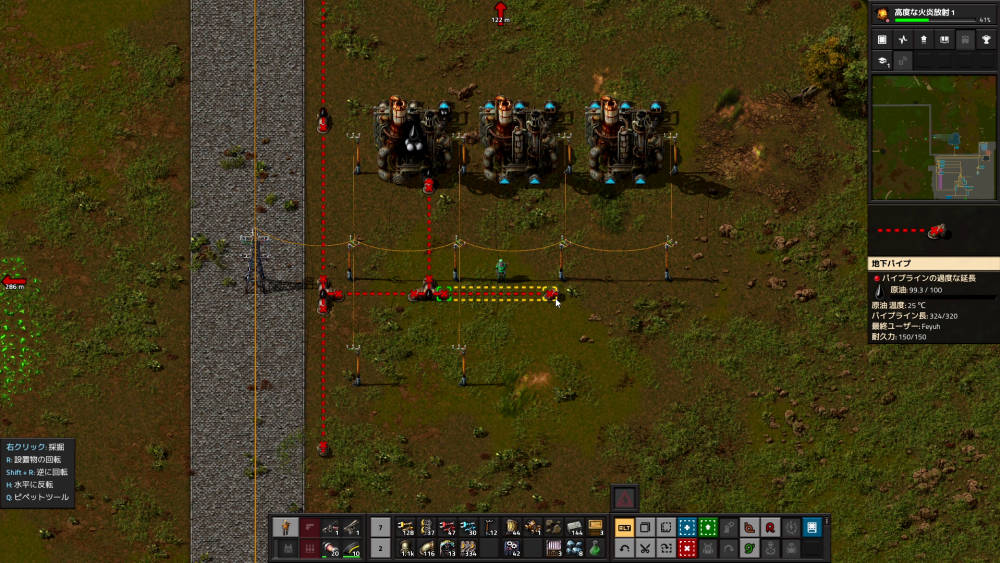Click the hotbar row selector numbered 7

point(380,527)
